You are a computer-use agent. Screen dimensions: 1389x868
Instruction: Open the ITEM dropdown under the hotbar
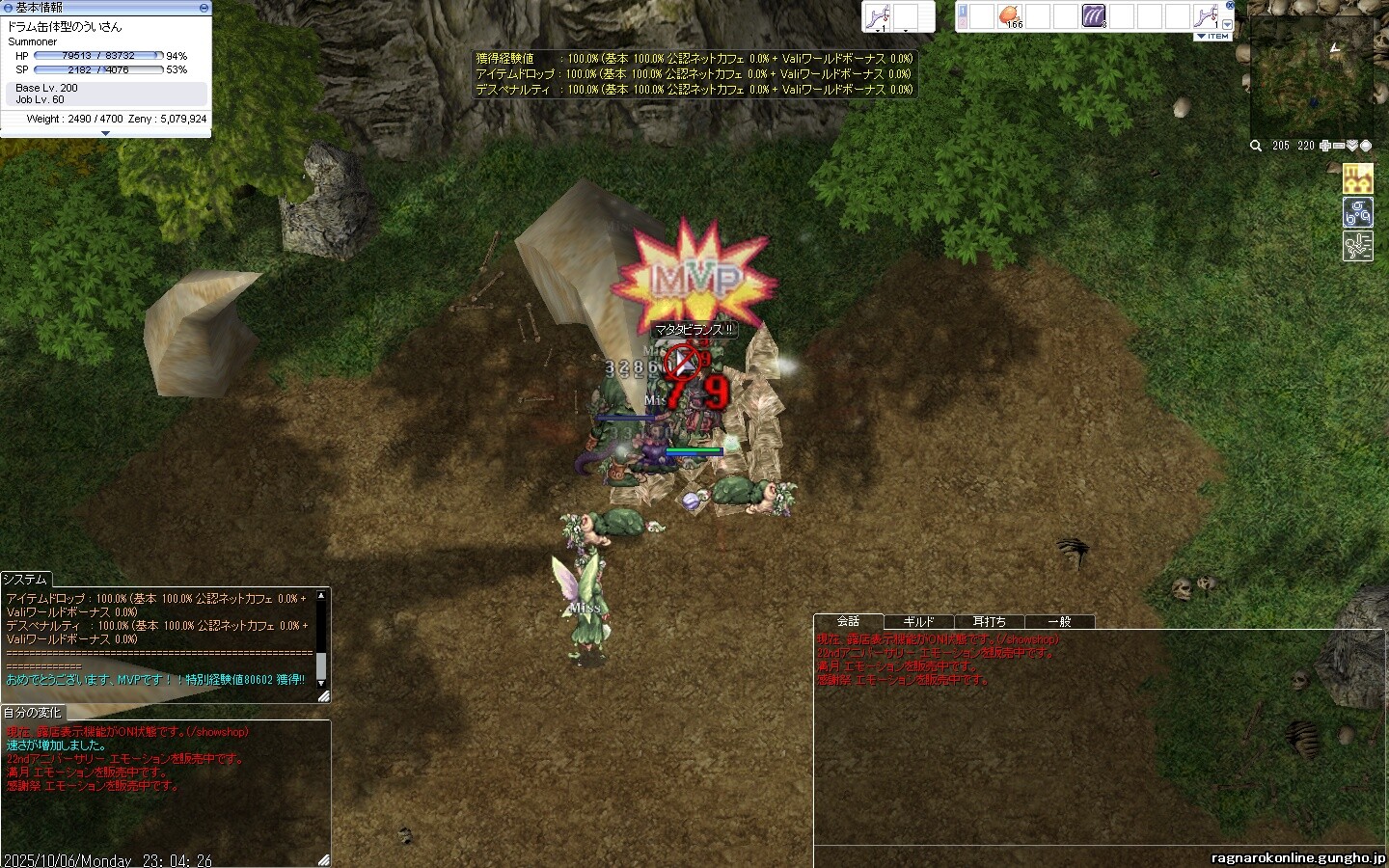click(1213, 36)
